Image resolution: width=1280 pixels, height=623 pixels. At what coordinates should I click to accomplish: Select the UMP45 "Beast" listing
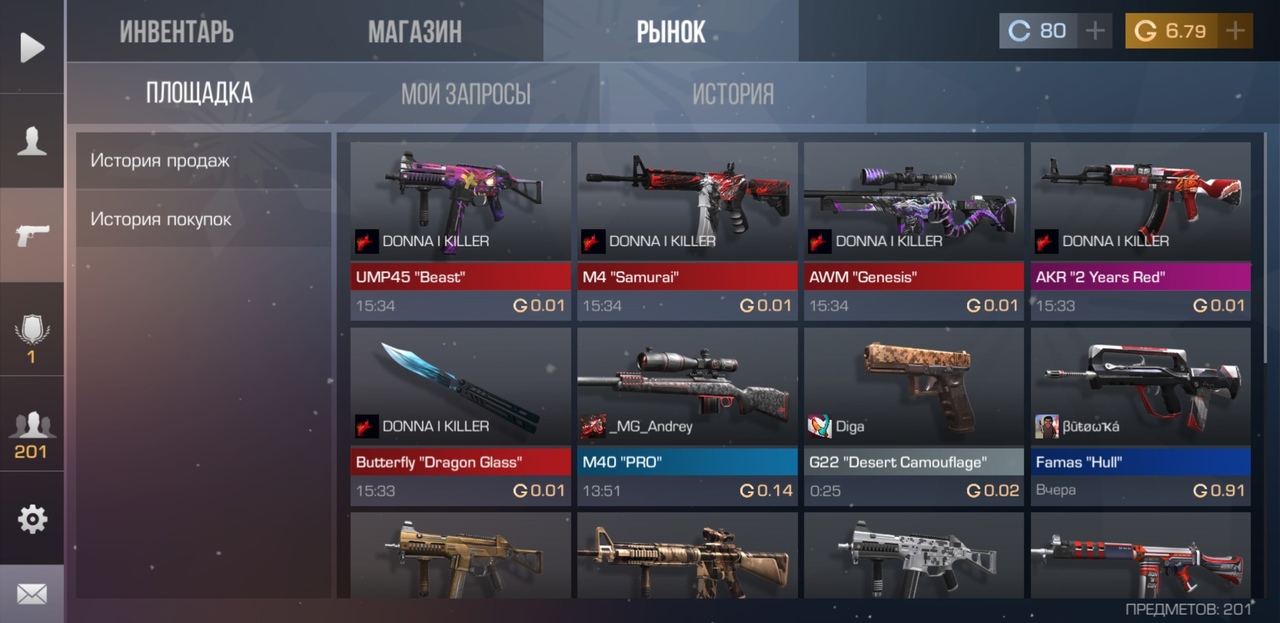click(x=460, y=230)
